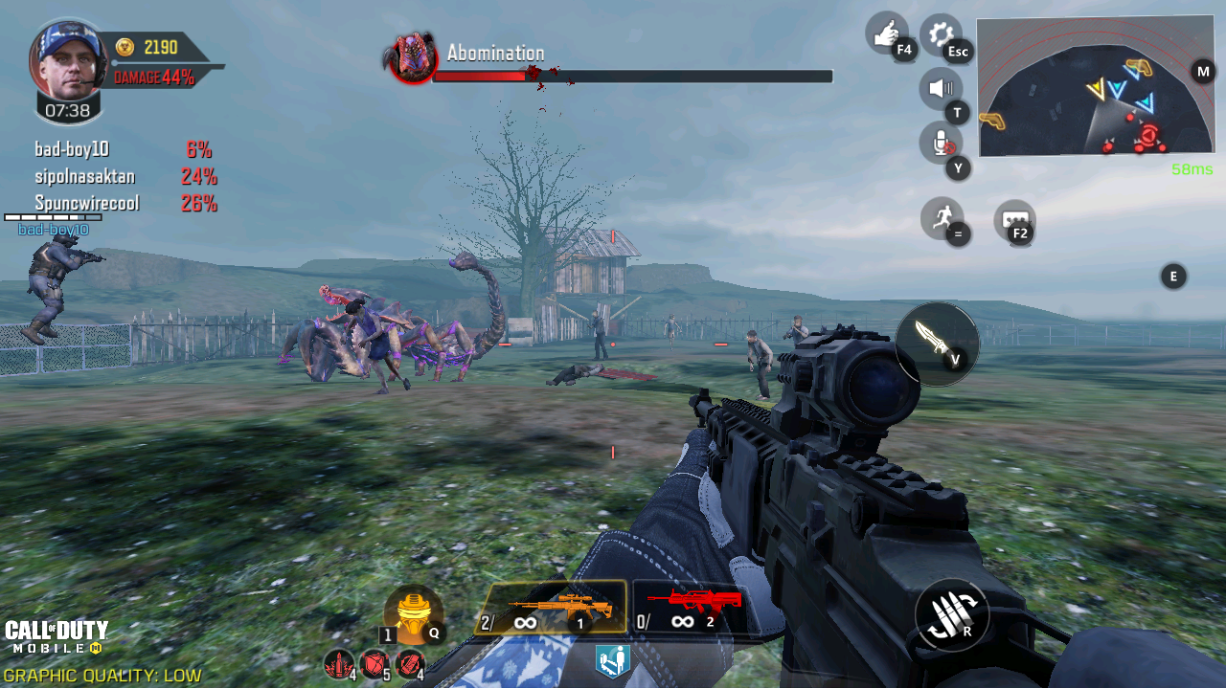
Task: Select the red bullet buff icon
Action: [x=337, y=662]
